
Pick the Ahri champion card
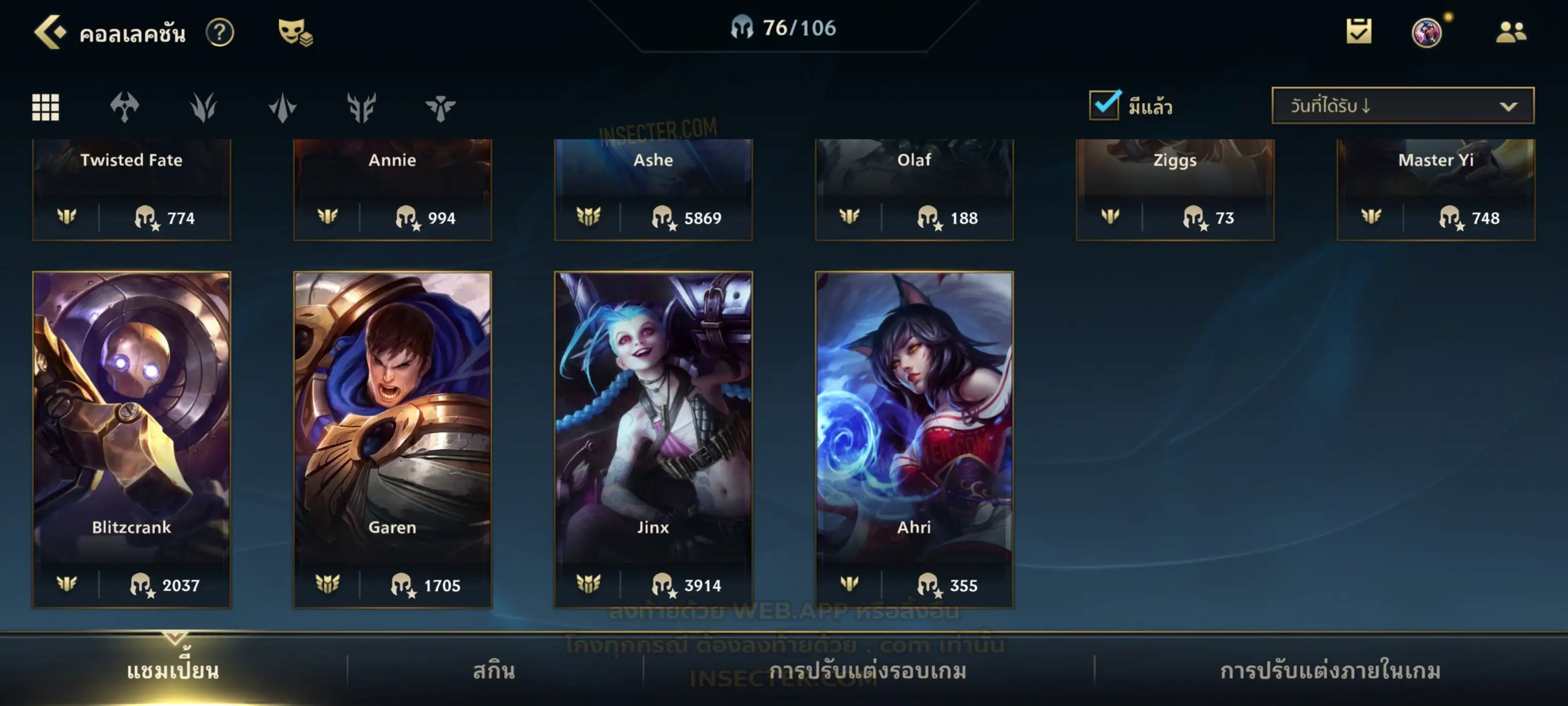(x=914, y=439)
